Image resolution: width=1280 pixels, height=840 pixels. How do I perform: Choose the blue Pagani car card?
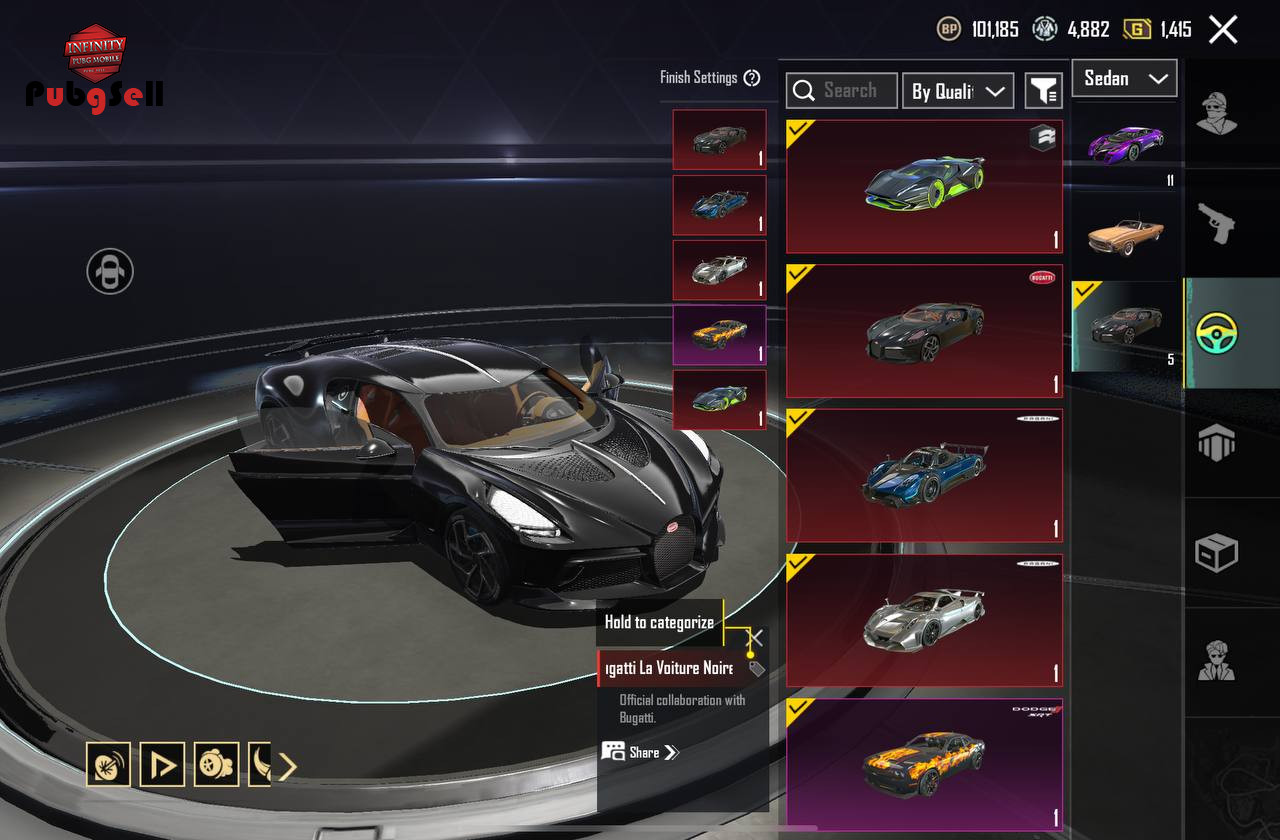coord(924,475)
